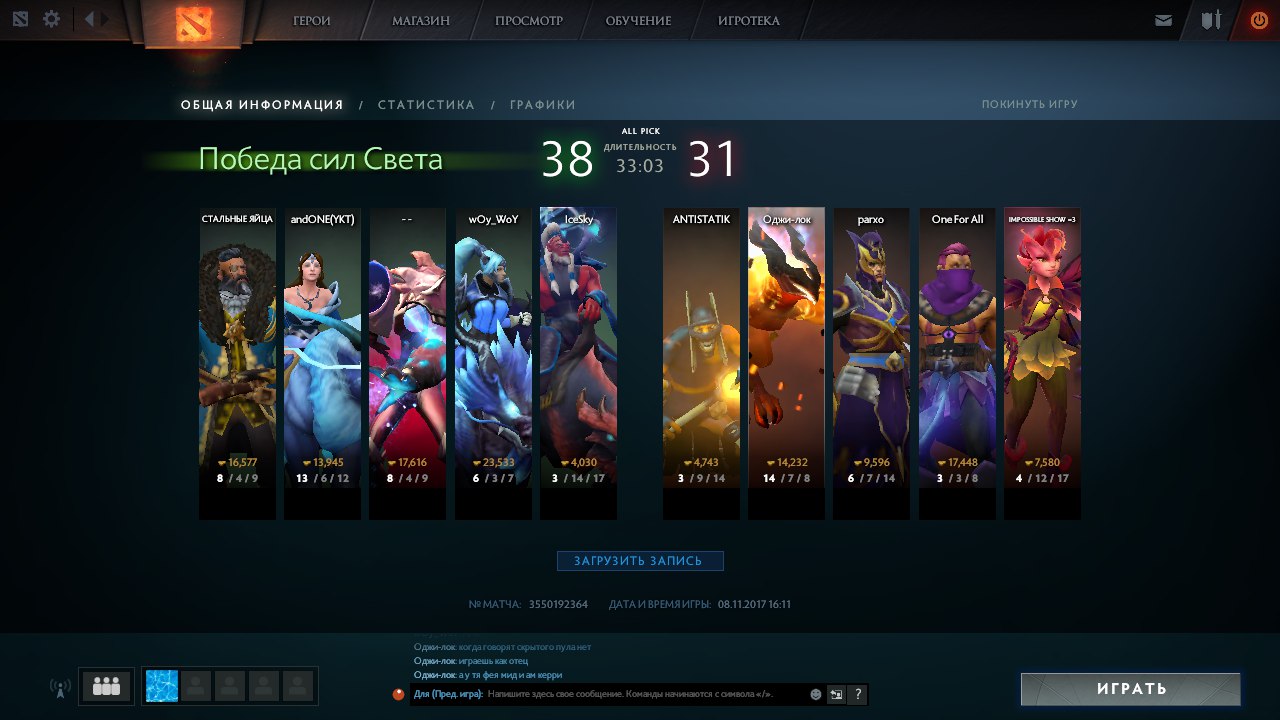Open the mail envelope icon

click(1163, 20)
